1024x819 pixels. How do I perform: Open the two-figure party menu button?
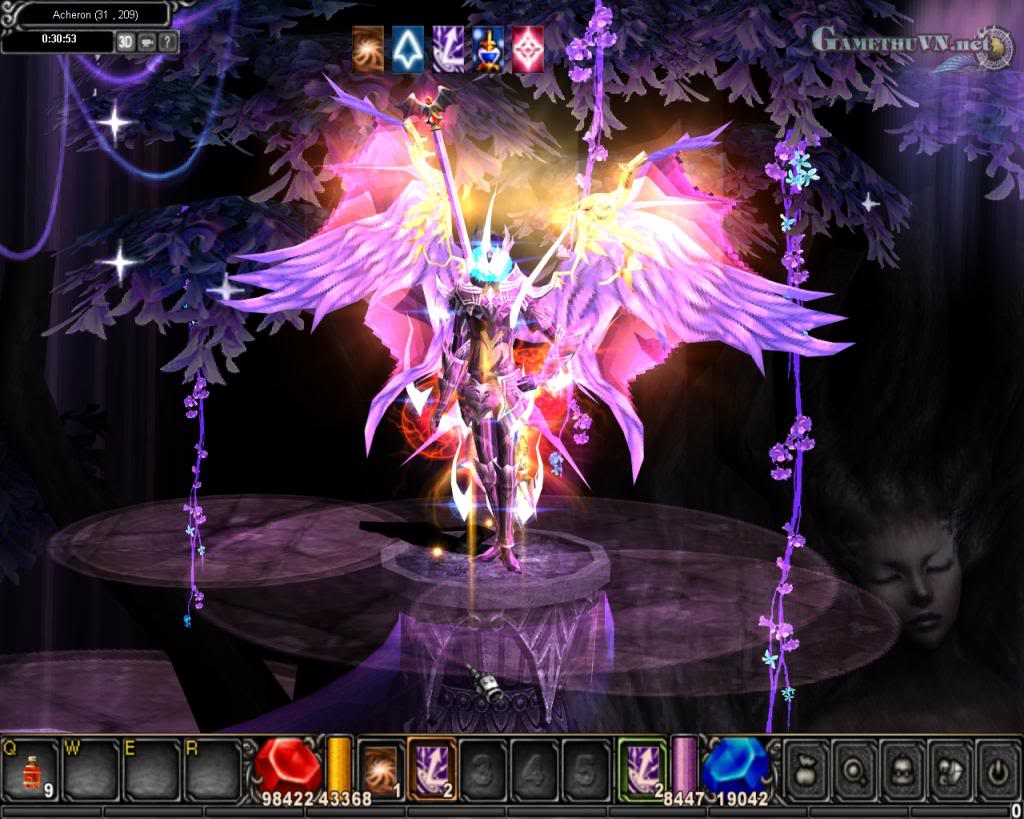(949, 771)
